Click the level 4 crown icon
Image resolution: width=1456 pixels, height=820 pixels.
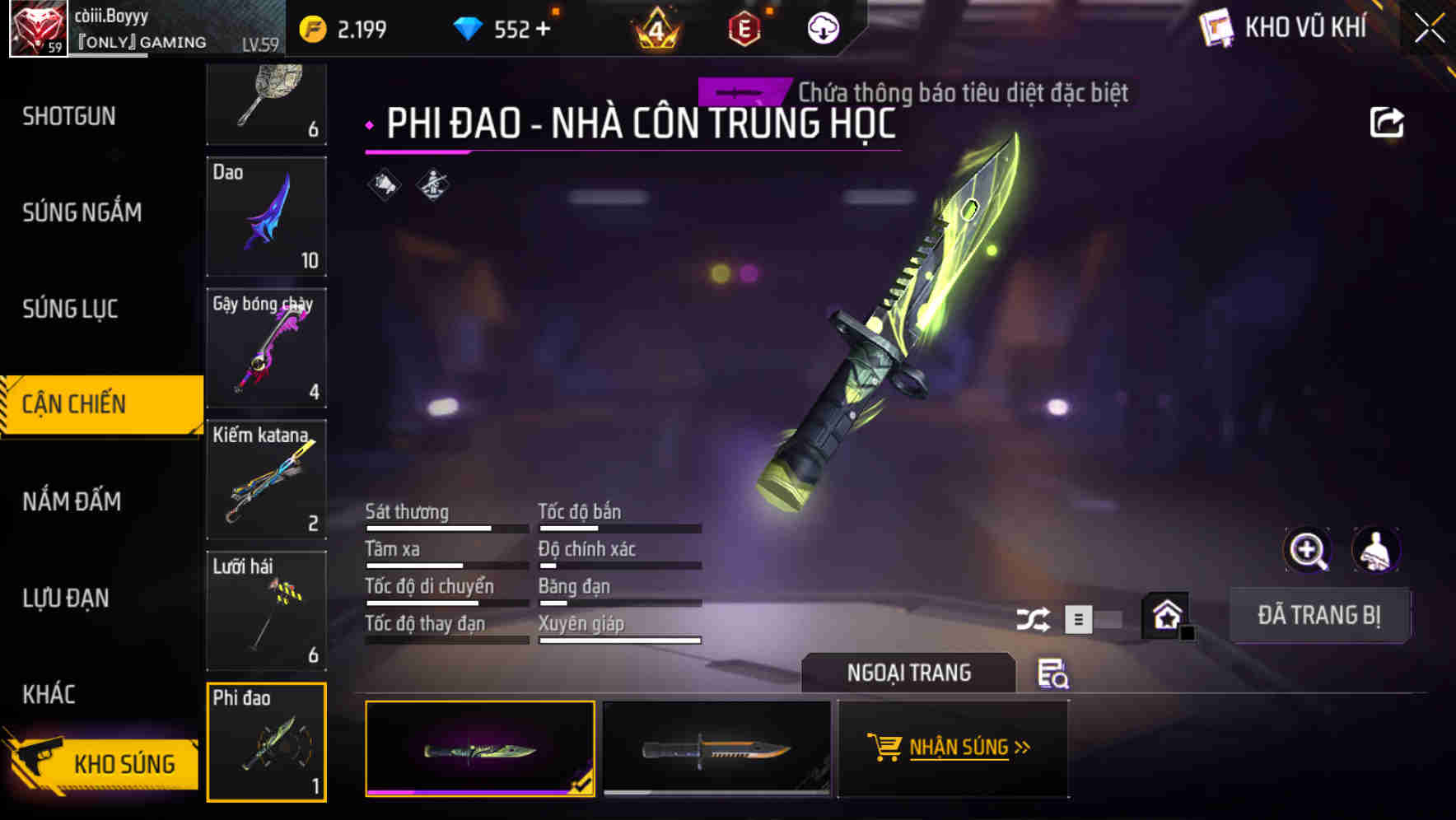(656, 27)
